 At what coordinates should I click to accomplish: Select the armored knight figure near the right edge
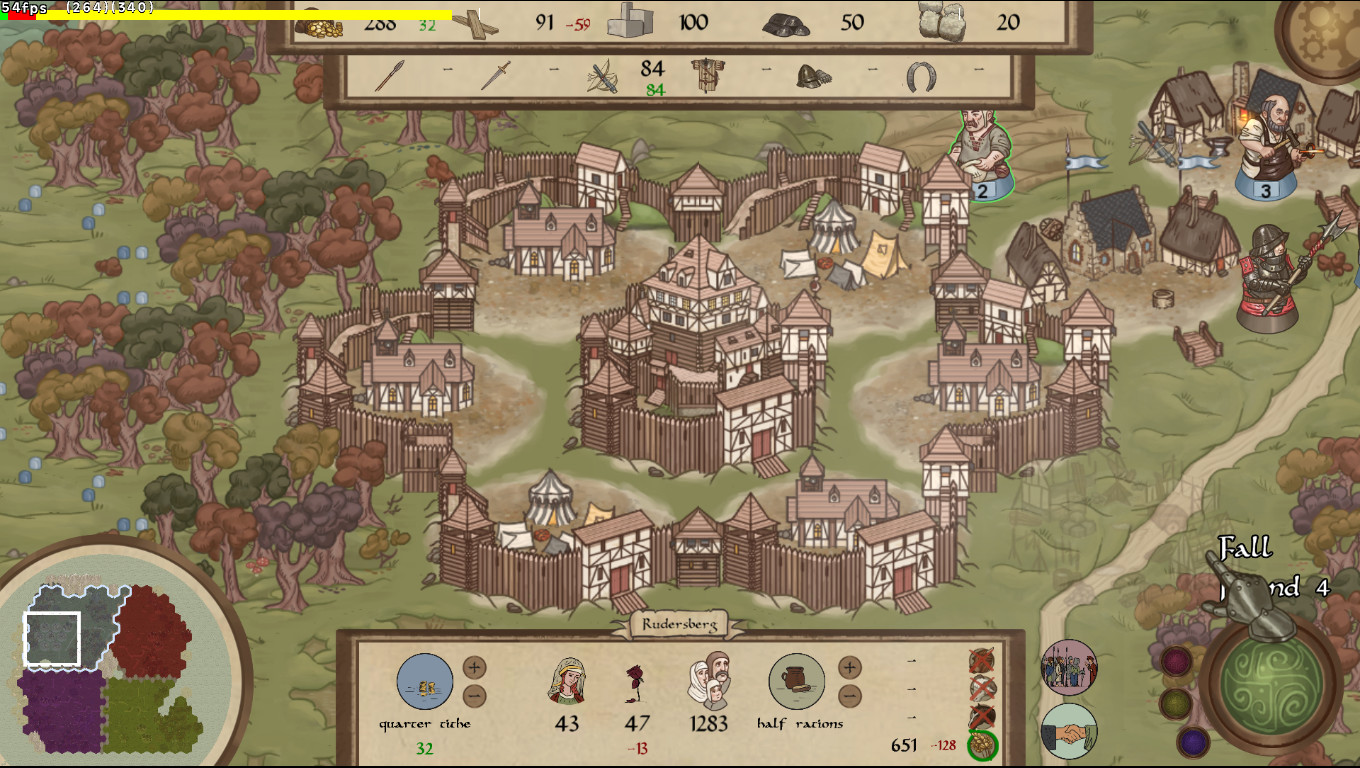coord(1270,280)
